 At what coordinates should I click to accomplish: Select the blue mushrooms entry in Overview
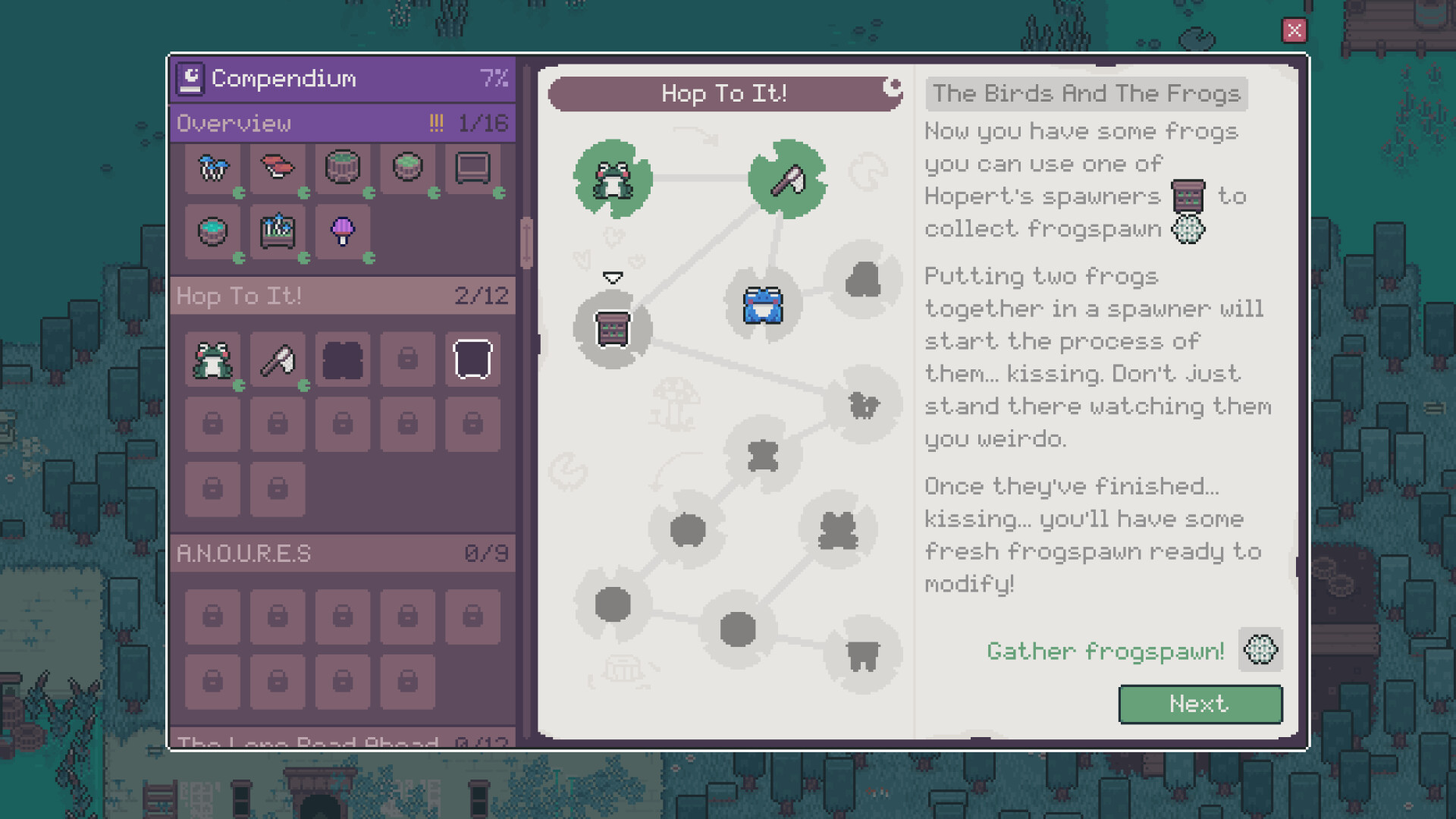(x=212, y=168)
